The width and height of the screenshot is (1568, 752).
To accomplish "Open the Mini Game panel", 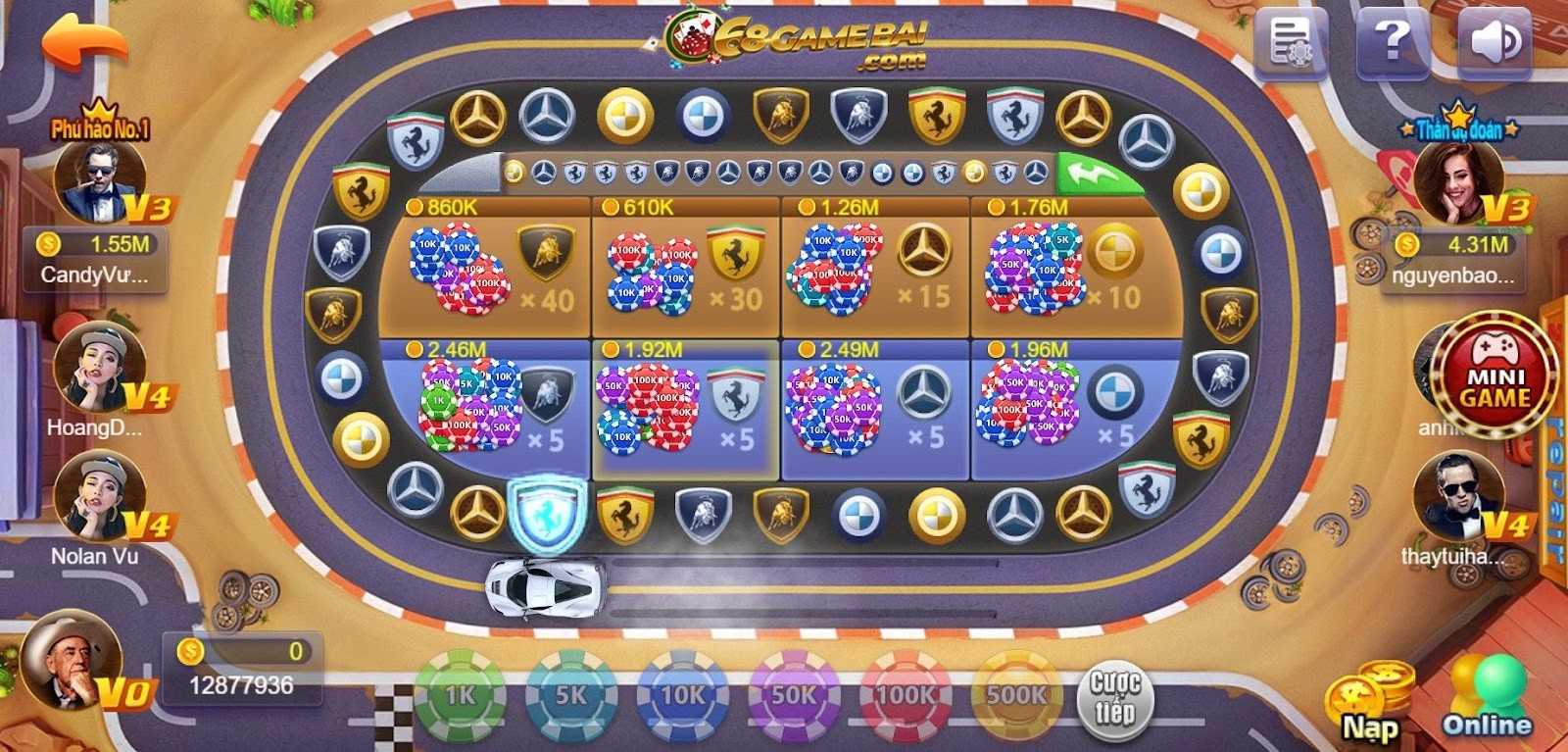I will point(1494,379).
